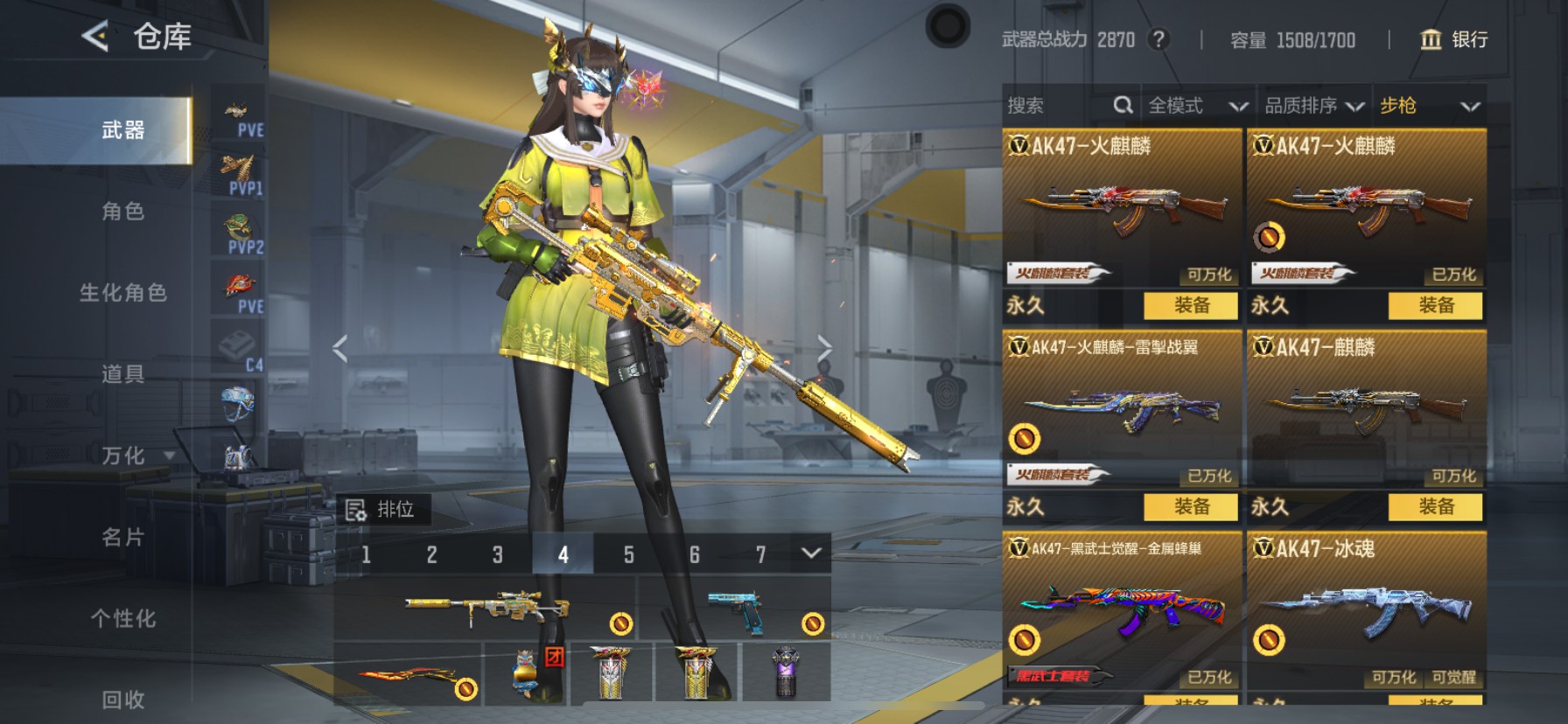
Task: Switch to the 个性化 tab
Action: pyautogui.click(x=122, y=618)
